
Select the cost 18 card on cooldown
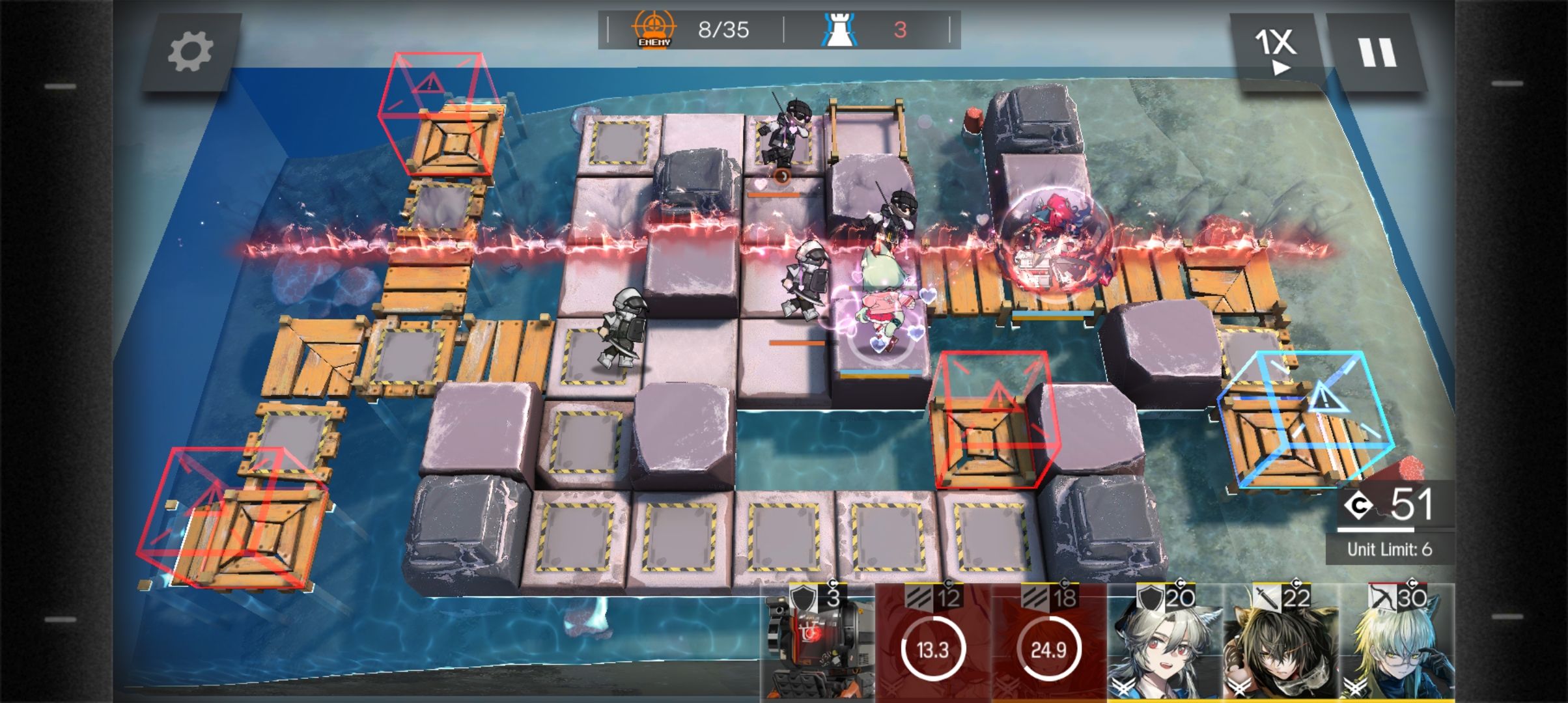pyautogui.click(x=1048, y=641)
